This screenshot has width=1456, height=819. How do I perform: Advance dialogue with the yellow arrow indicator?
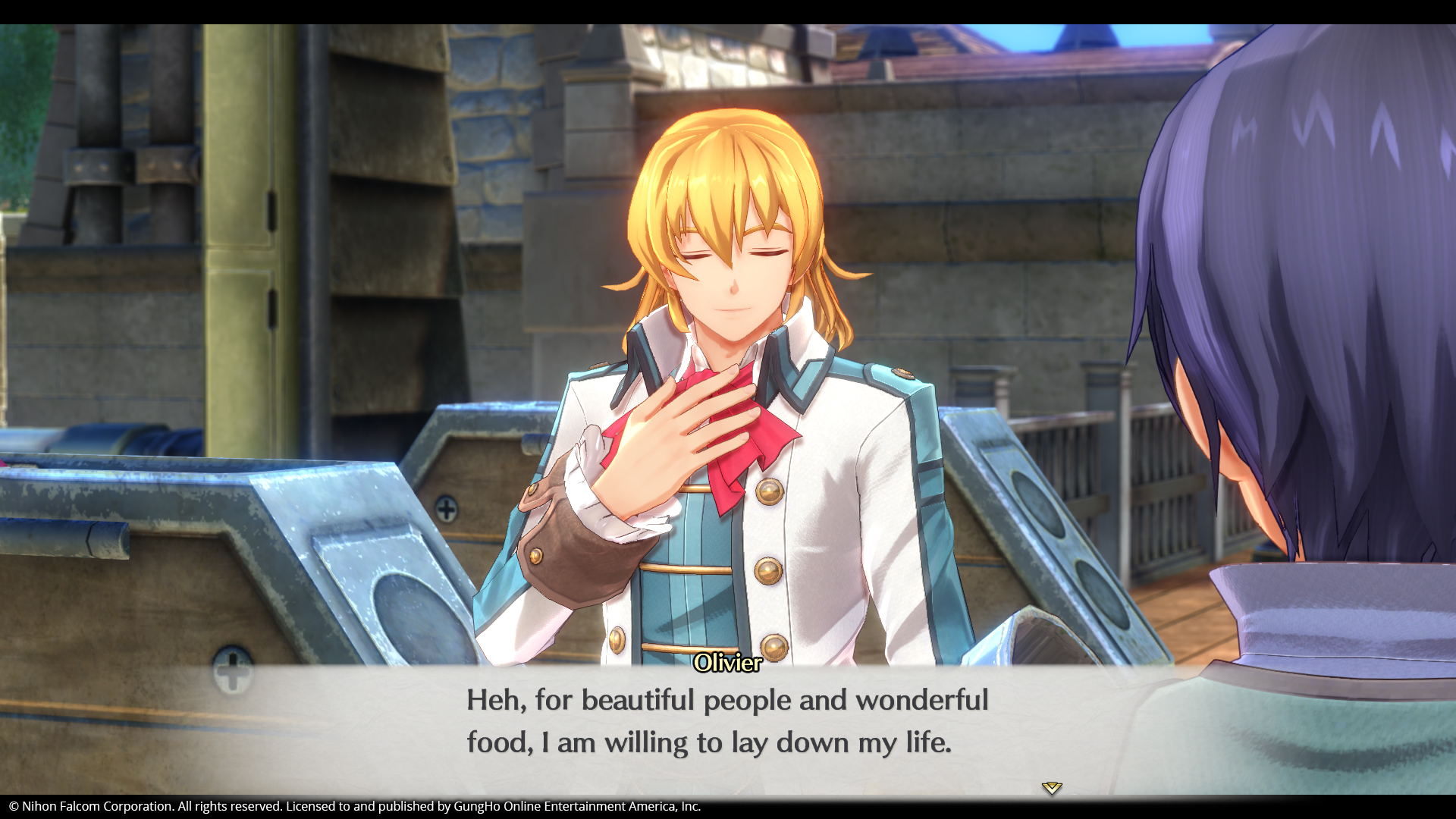(x=1051, y=788)
